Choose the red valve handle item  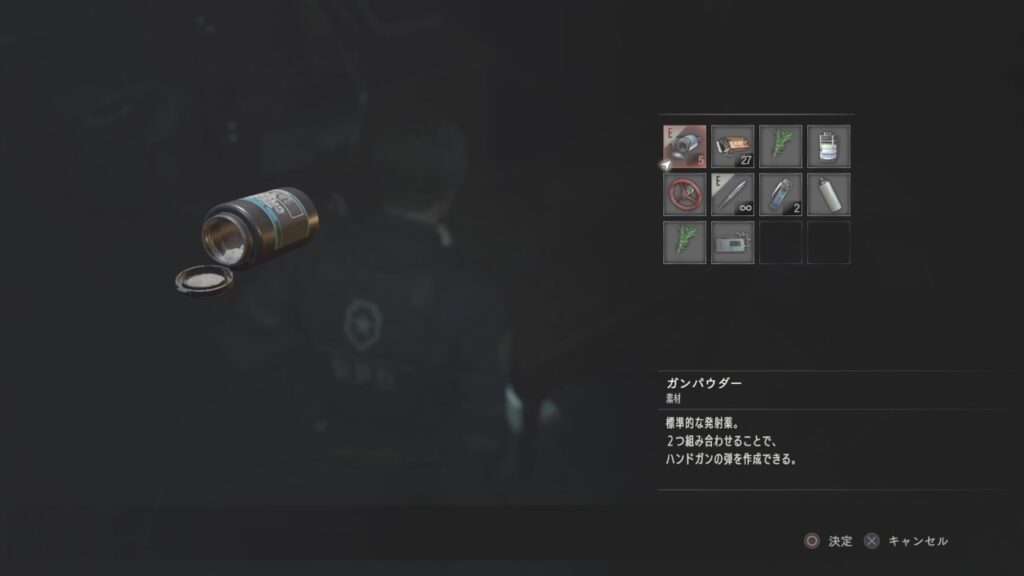685,194
